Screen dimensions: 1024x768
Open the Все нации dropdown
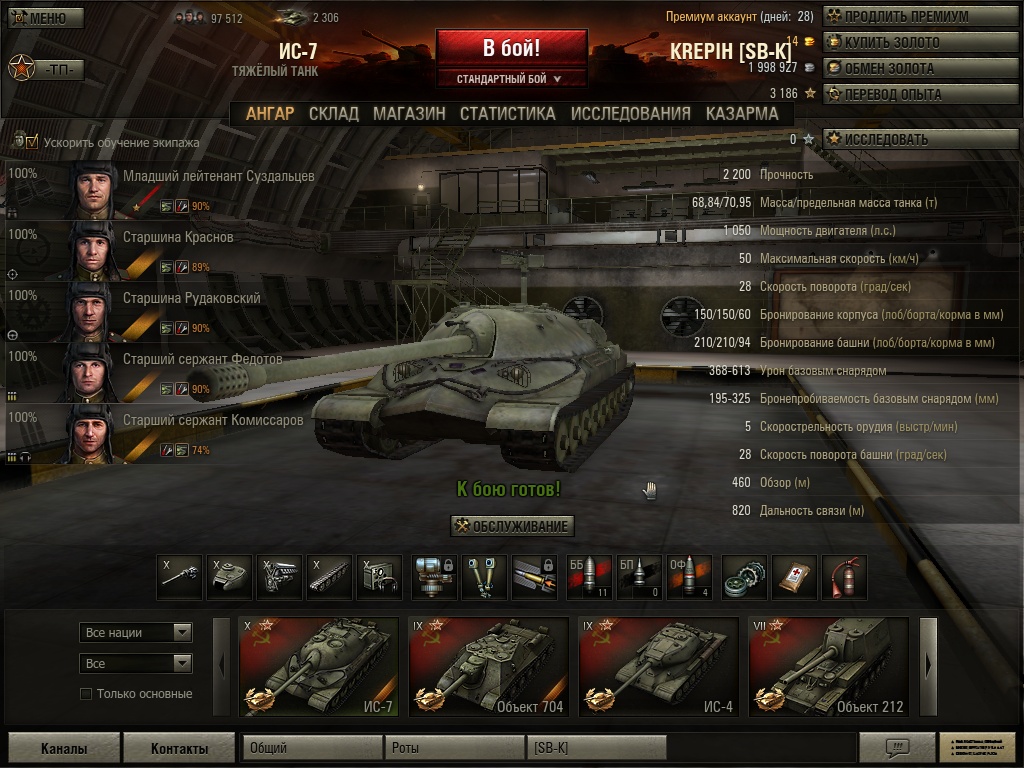click(135, 633)
